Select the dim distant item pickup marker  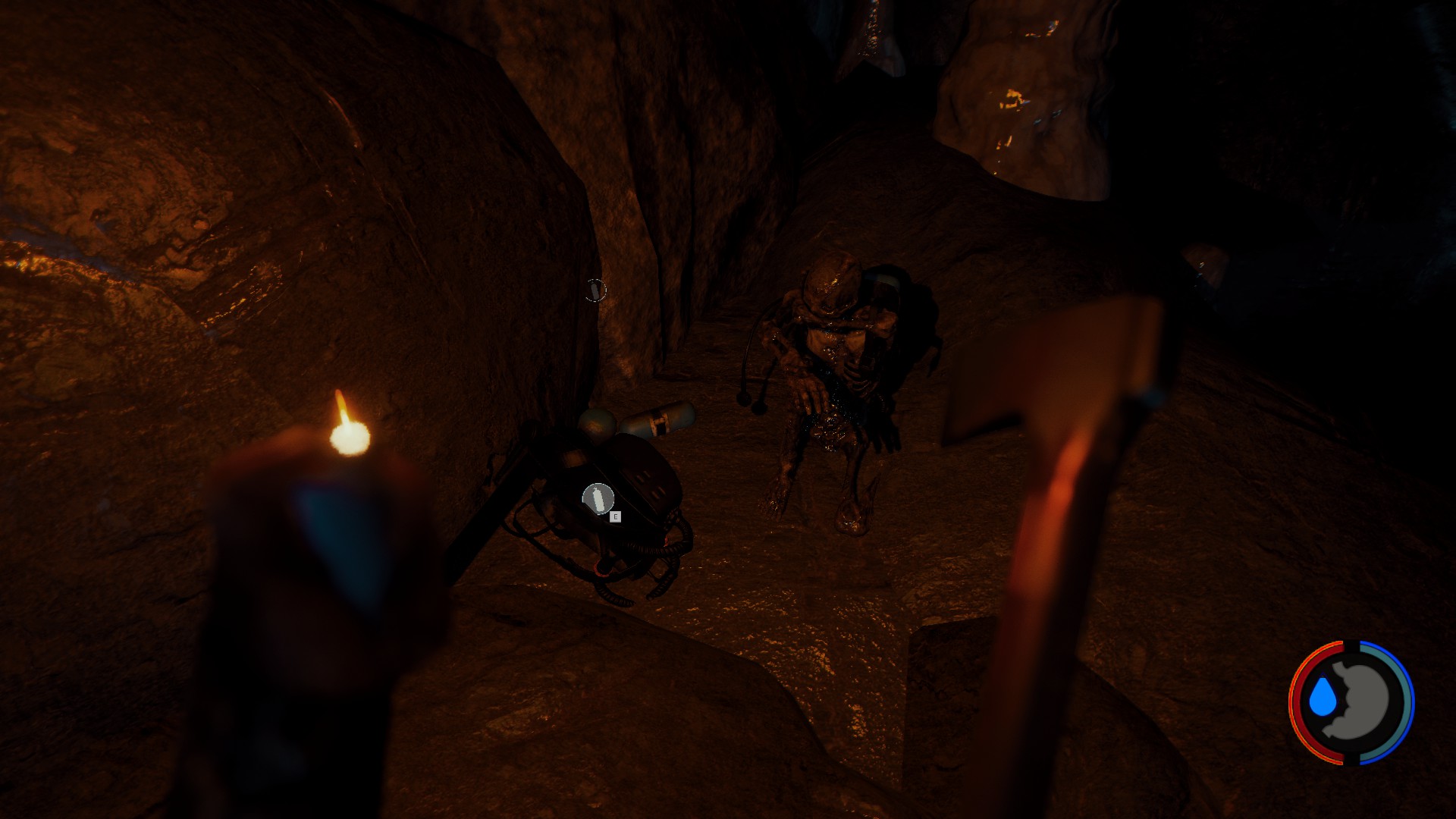[595, 290]
